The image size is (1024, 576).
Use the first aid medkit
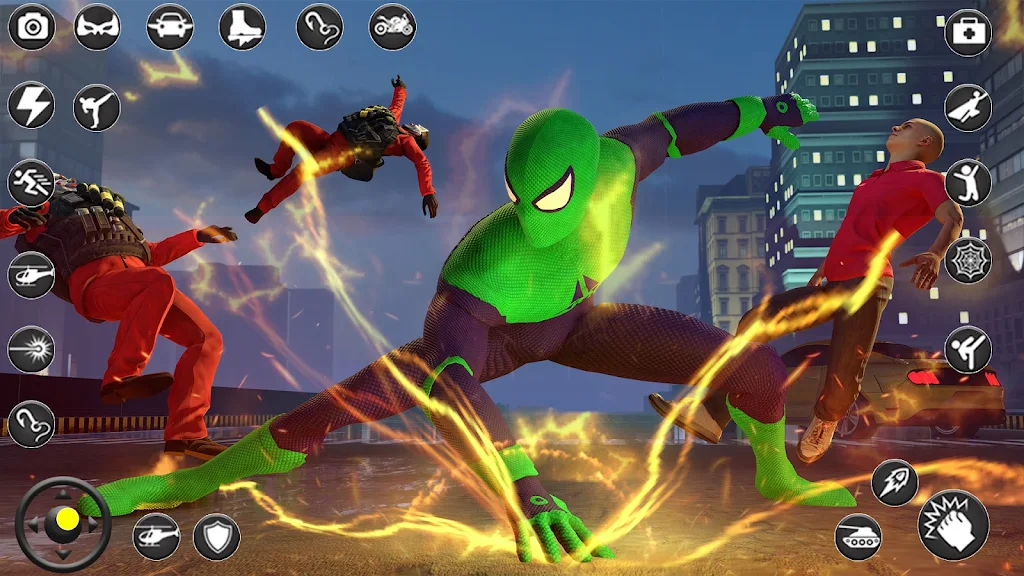(x=968, y=32)
